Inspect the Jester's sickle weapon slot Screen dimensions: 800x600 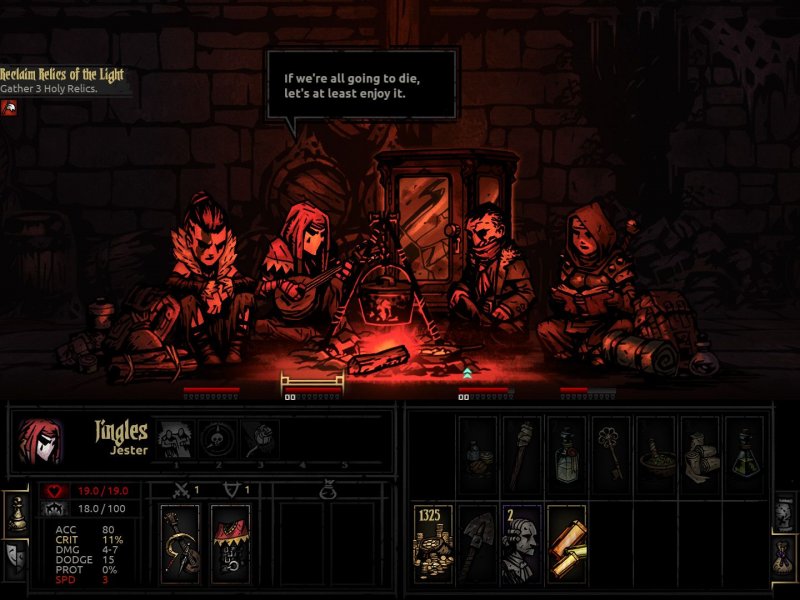180,544
